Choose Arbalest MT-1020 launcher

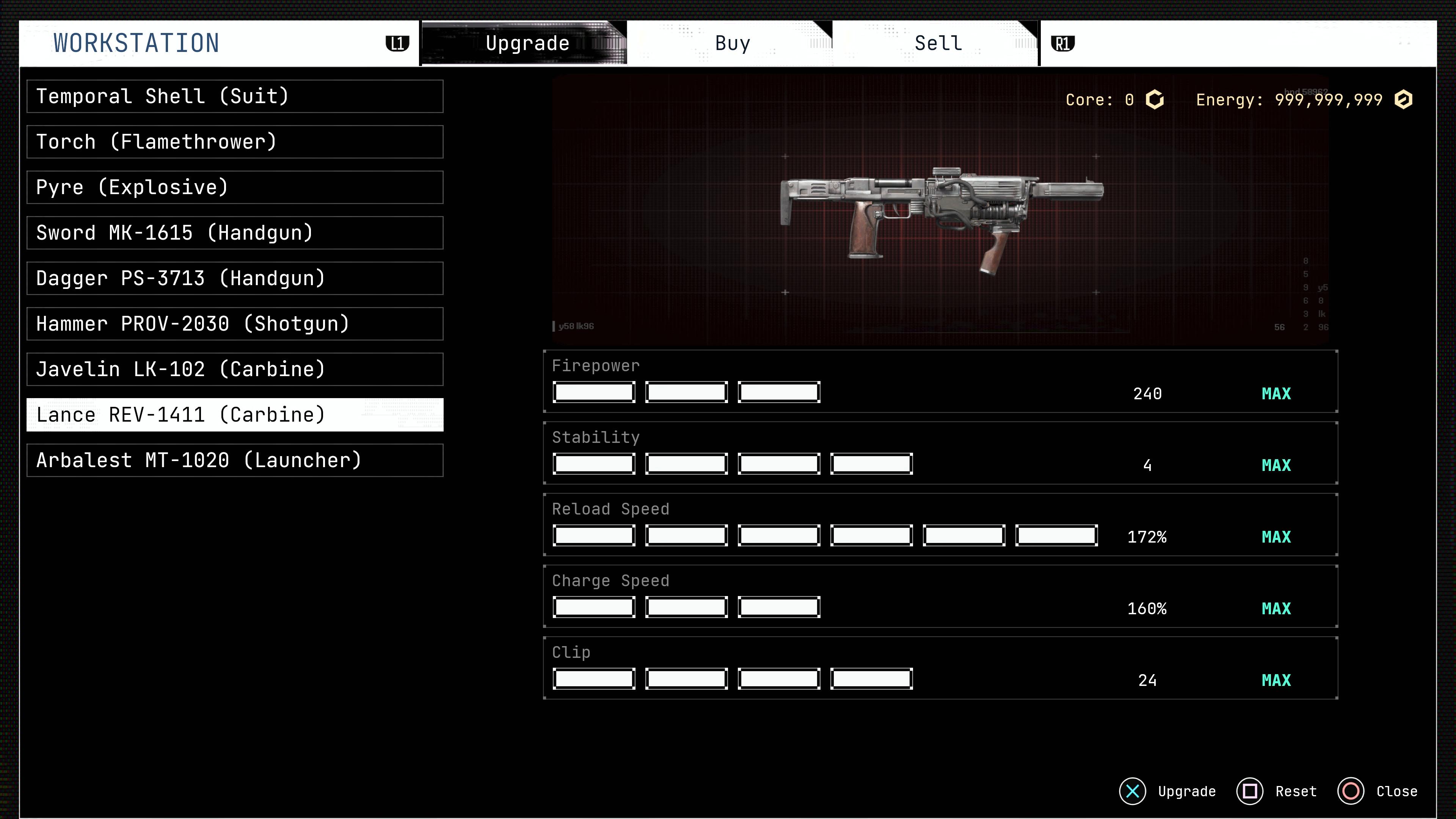pos(235,461)
